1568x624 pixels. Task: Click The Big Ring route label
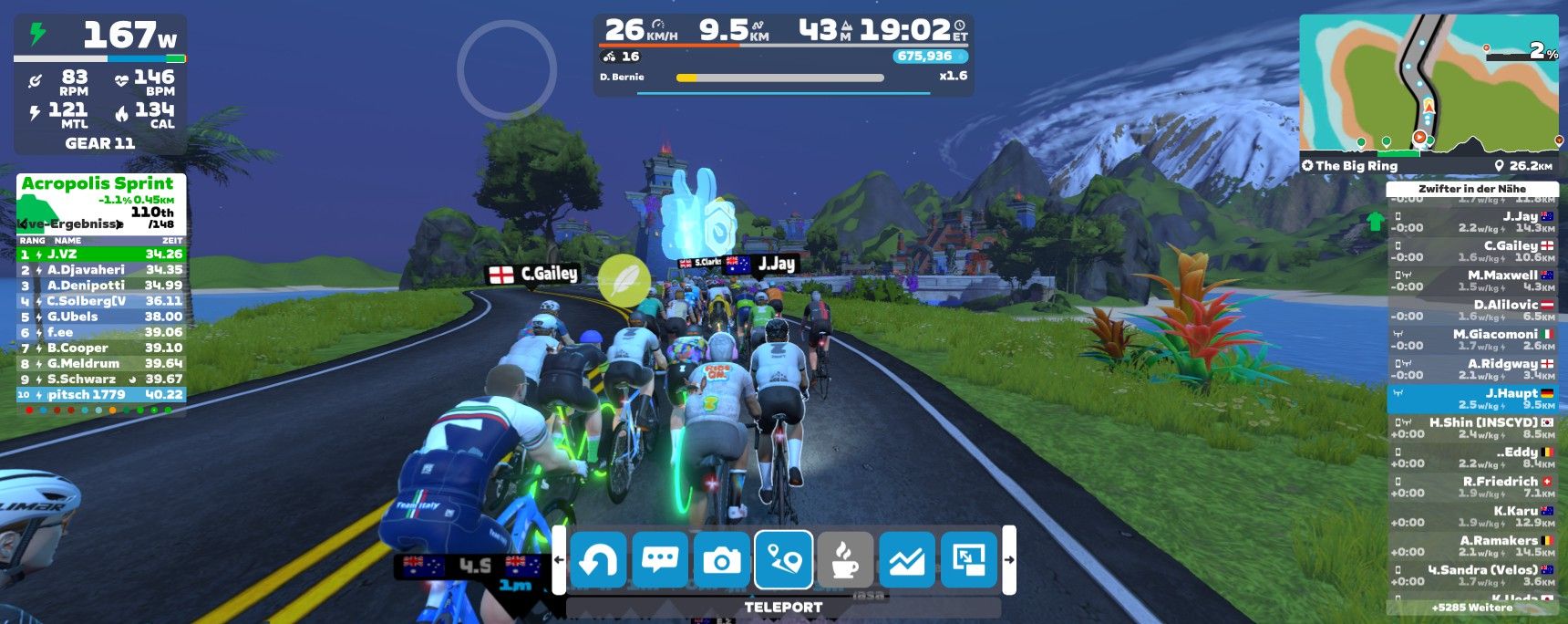coord(1356,166)
